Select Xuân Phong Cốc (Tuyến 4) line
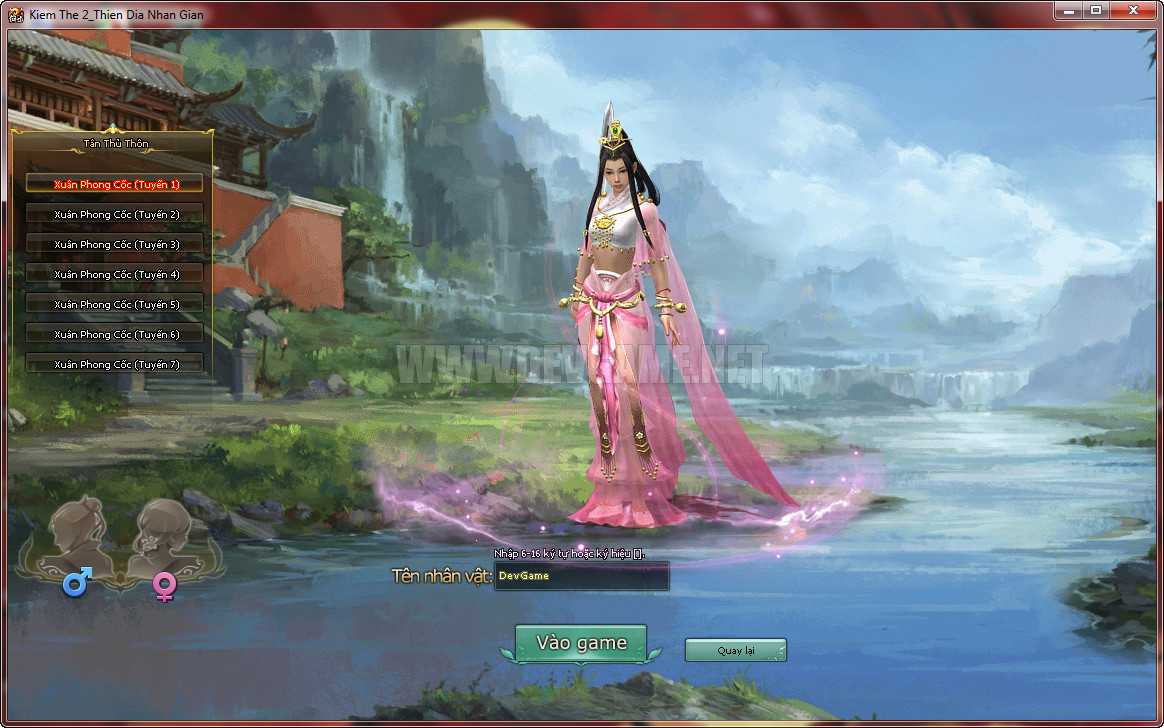Image resolution: width=1164 pixels, height=728 pixels. (x=115, y=274)
